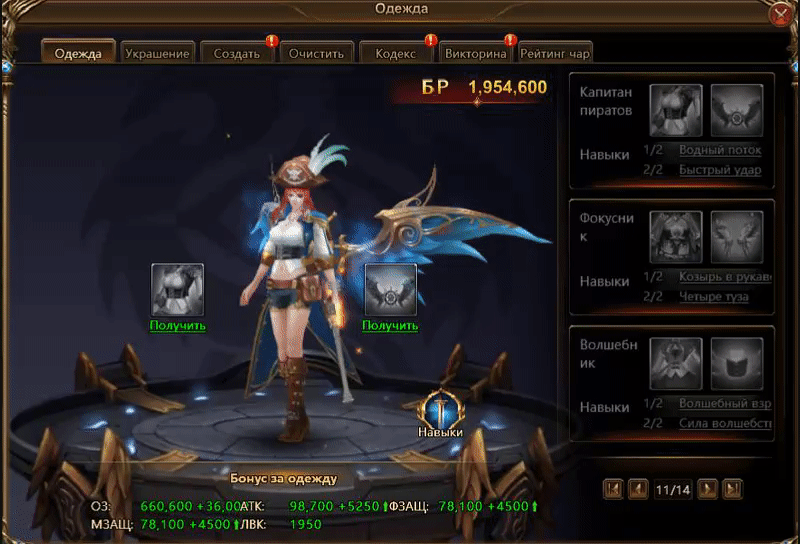Viewport: 800px width, 544px height.
Task: Switch to the Украшение tab
Action: [158, 54]
